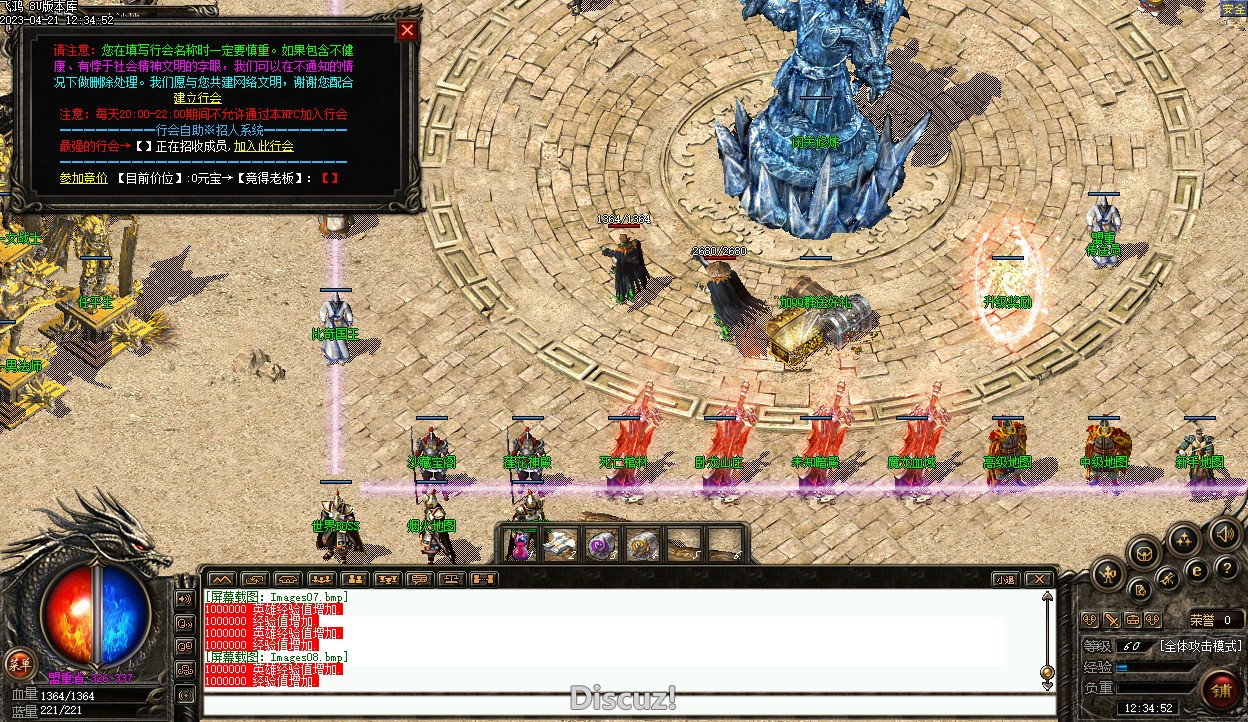Click the round 'e' browser icon
Image resolution: width=1248 pixels, height=722 pixels.
(1195, 570)
